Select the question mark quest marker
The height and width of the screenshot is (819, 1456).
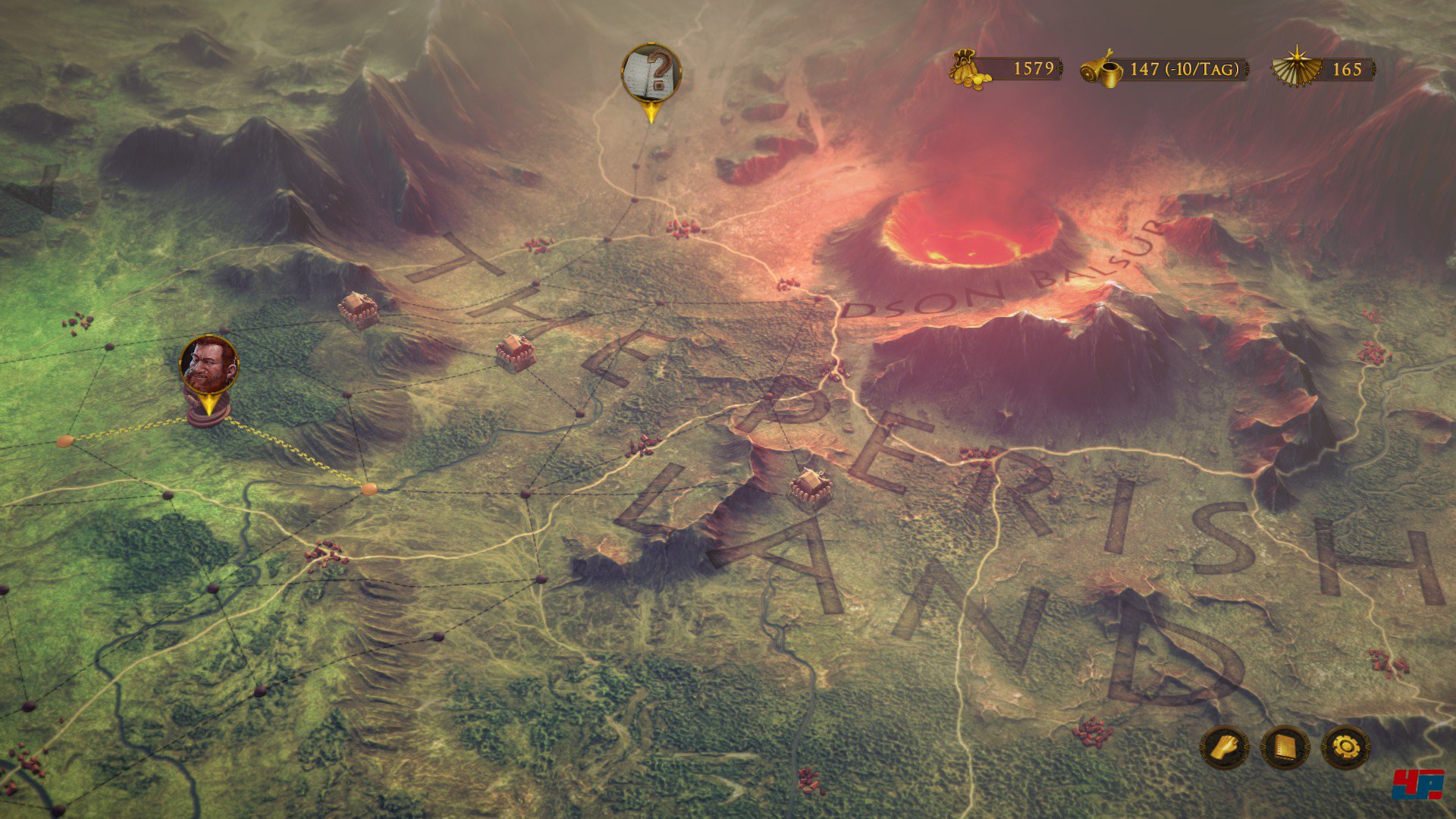(651, 73)
